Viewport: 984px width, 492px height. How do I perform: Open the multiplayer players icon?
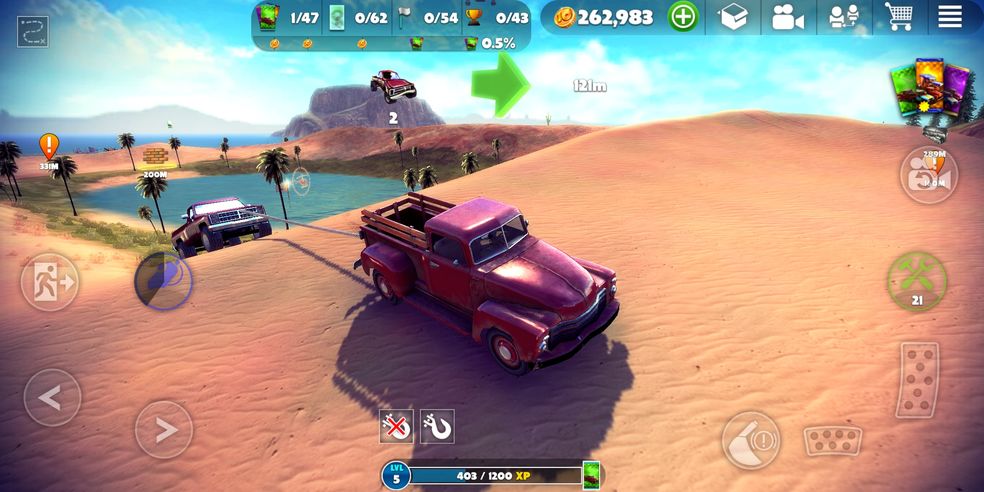(843, 17)
